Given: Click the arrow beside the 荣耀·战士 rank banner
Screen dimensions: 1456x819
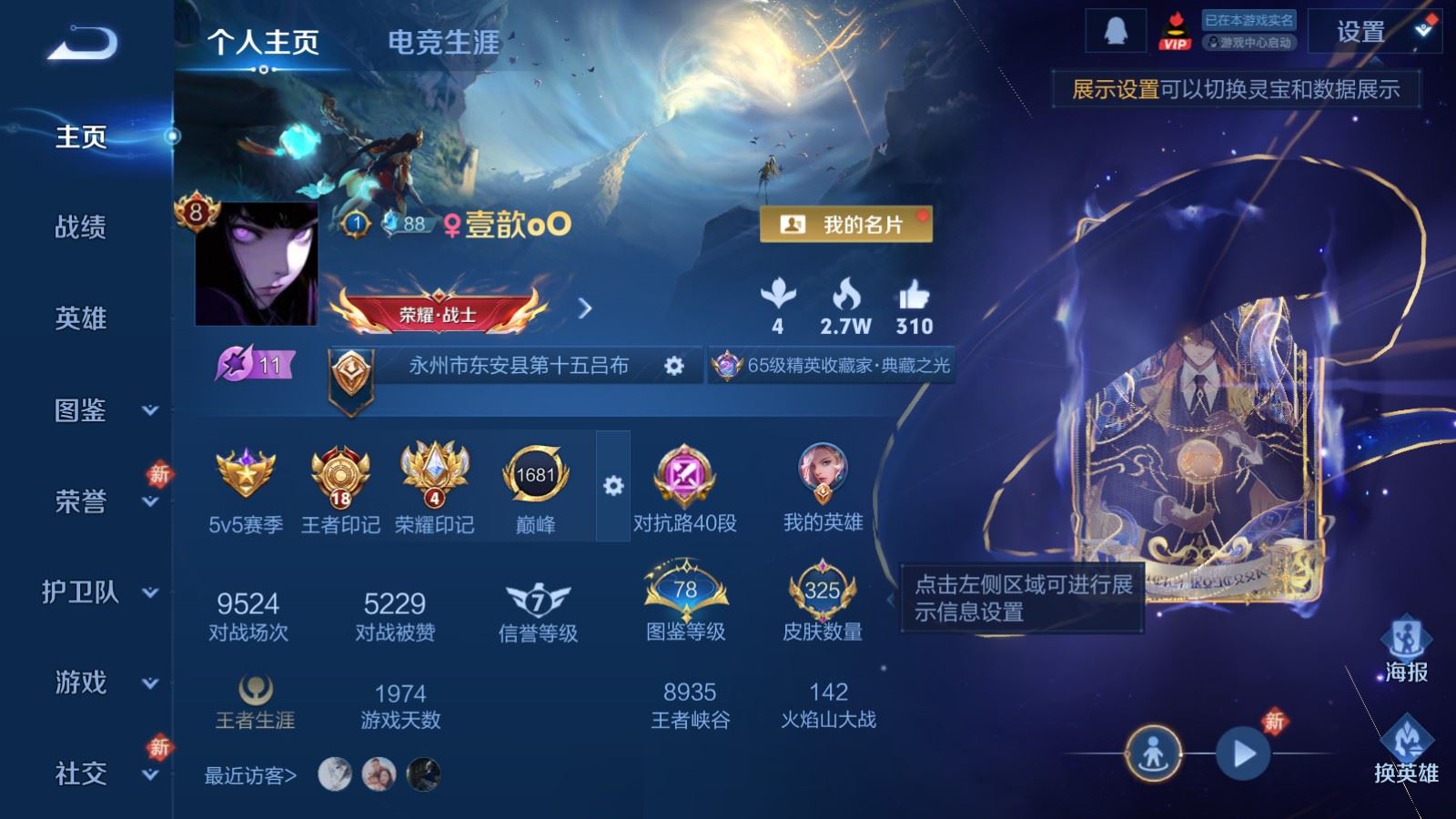Looking at the screenshot, I should pyautogui.click(x=583, y=309).
